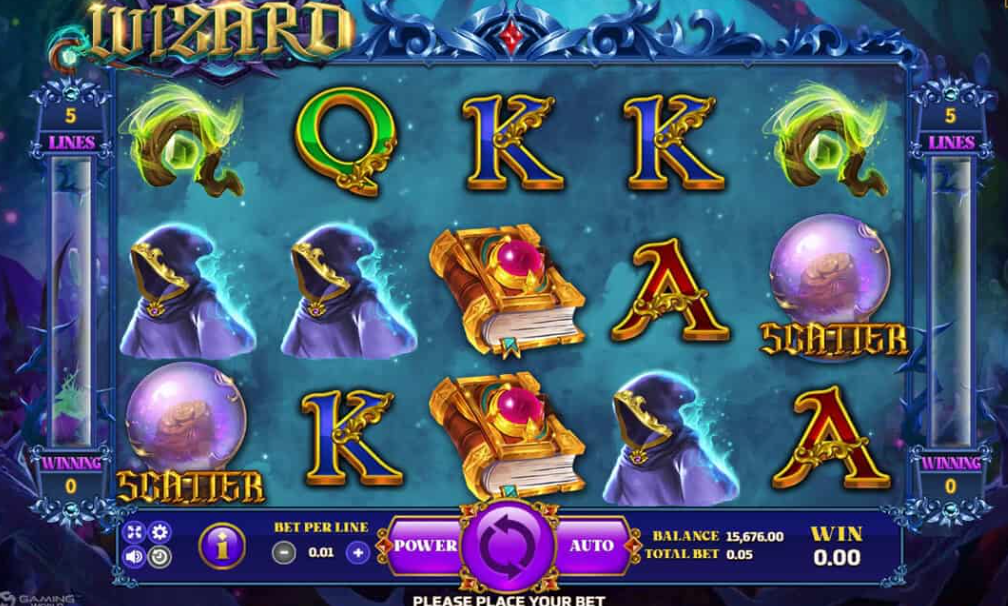1008x606 pixels.
Task: Activate the POWER button
Action: pos(424,546)
